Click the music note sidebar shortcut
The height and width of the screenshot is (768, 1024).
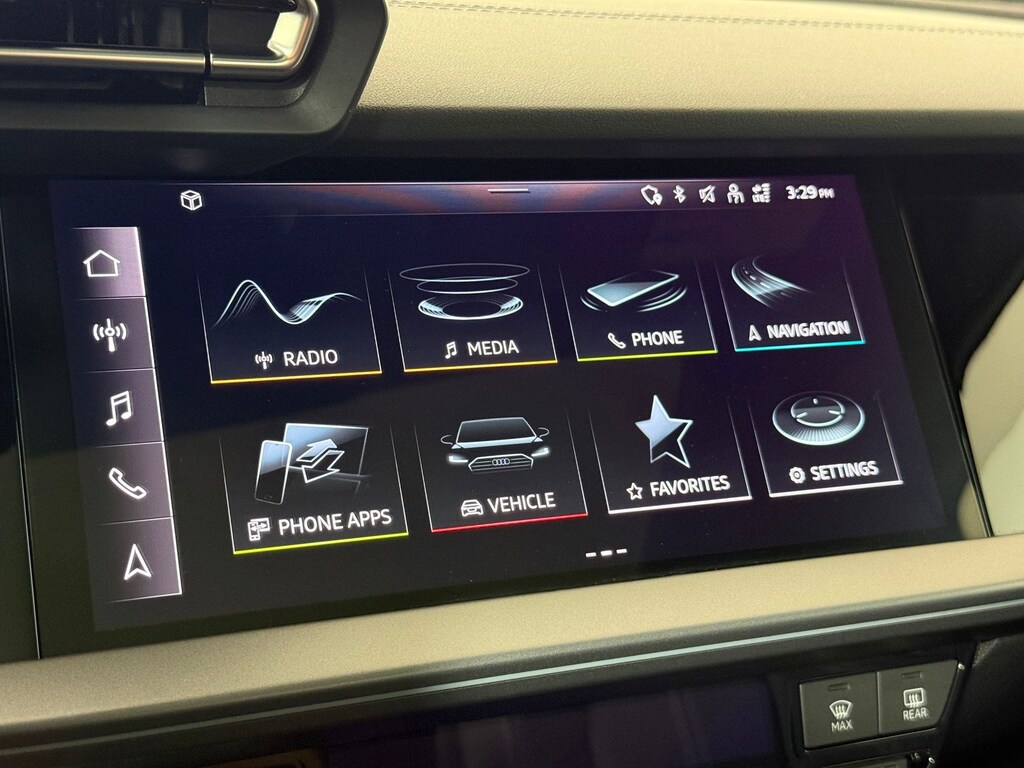coord(118,407)
